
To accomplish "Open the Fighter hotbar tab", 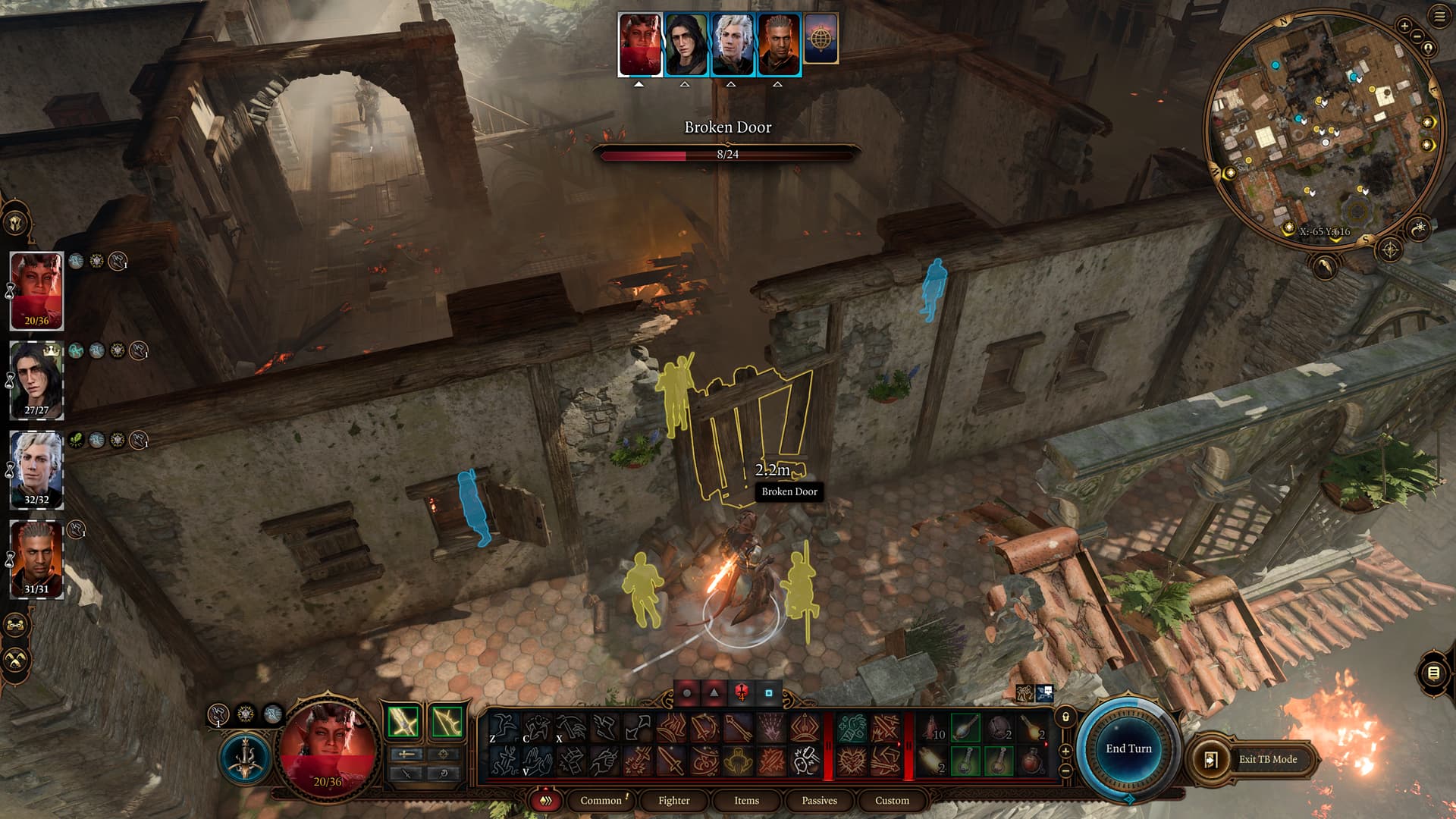I will [673, 800].
